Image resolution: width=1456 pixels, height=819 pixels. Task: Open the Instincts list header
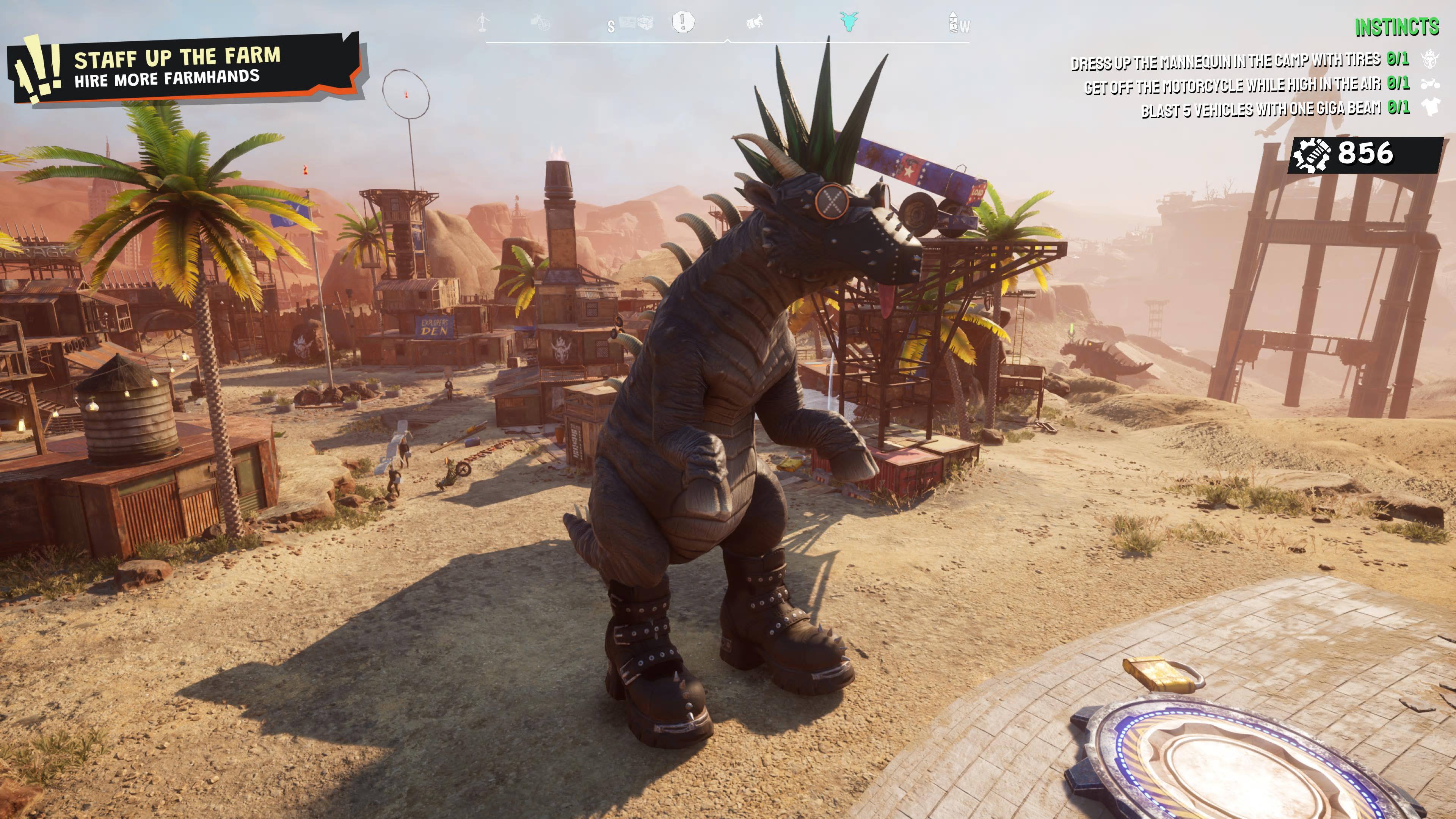click(1396, 27)
